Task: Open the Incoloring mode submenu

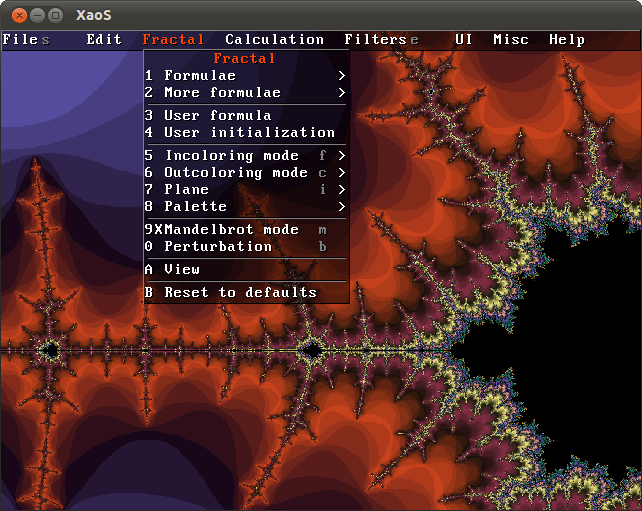Action: pyautogui.click(x=232, y=156)
